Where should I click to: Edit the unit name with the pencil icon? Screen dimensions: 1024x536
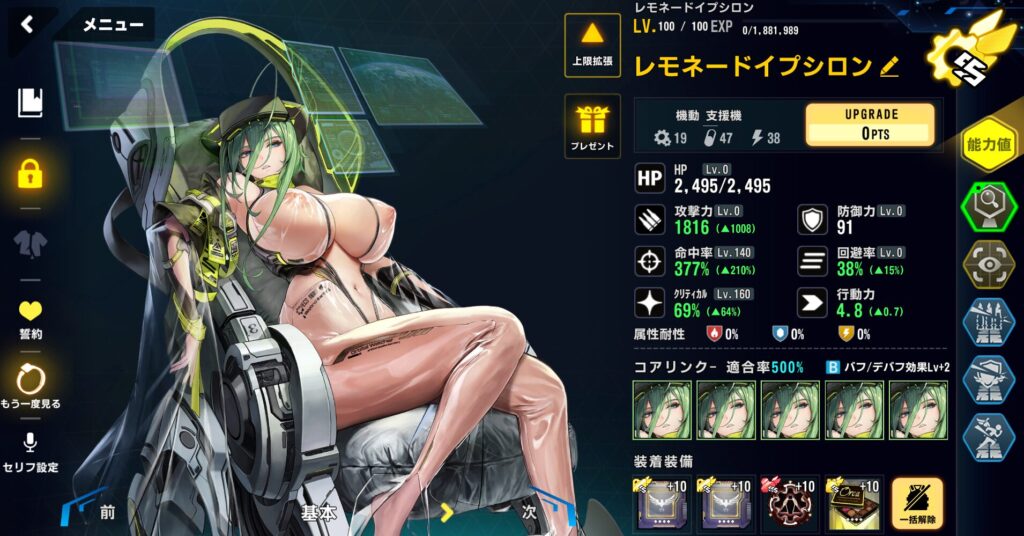coord(889,67)
